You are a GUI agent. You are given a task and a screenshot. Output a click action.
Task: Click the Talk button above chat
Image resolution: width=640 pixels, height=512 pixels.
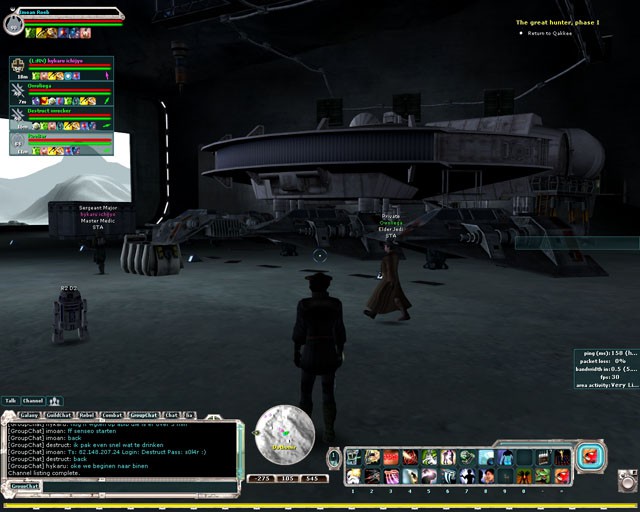tap(10, 401)
